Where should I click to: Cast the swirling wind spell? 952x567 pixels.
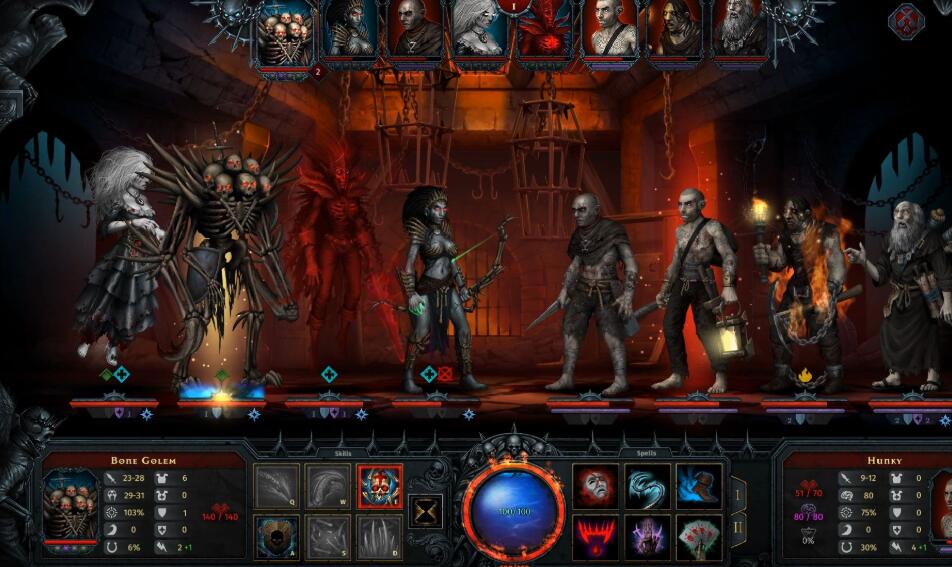648,486
